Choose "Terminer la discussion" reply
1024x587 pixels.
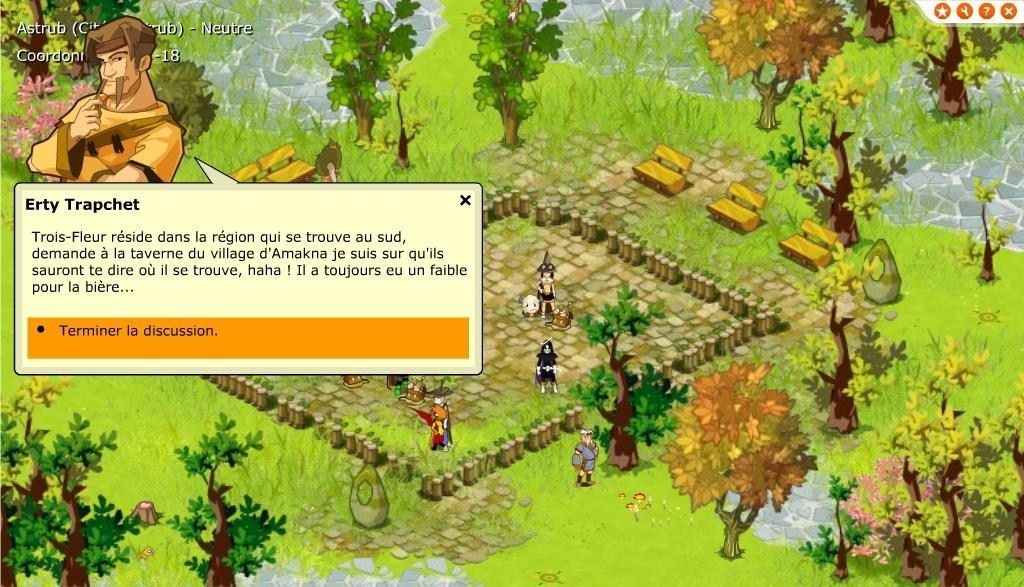(x=247, y=332)
